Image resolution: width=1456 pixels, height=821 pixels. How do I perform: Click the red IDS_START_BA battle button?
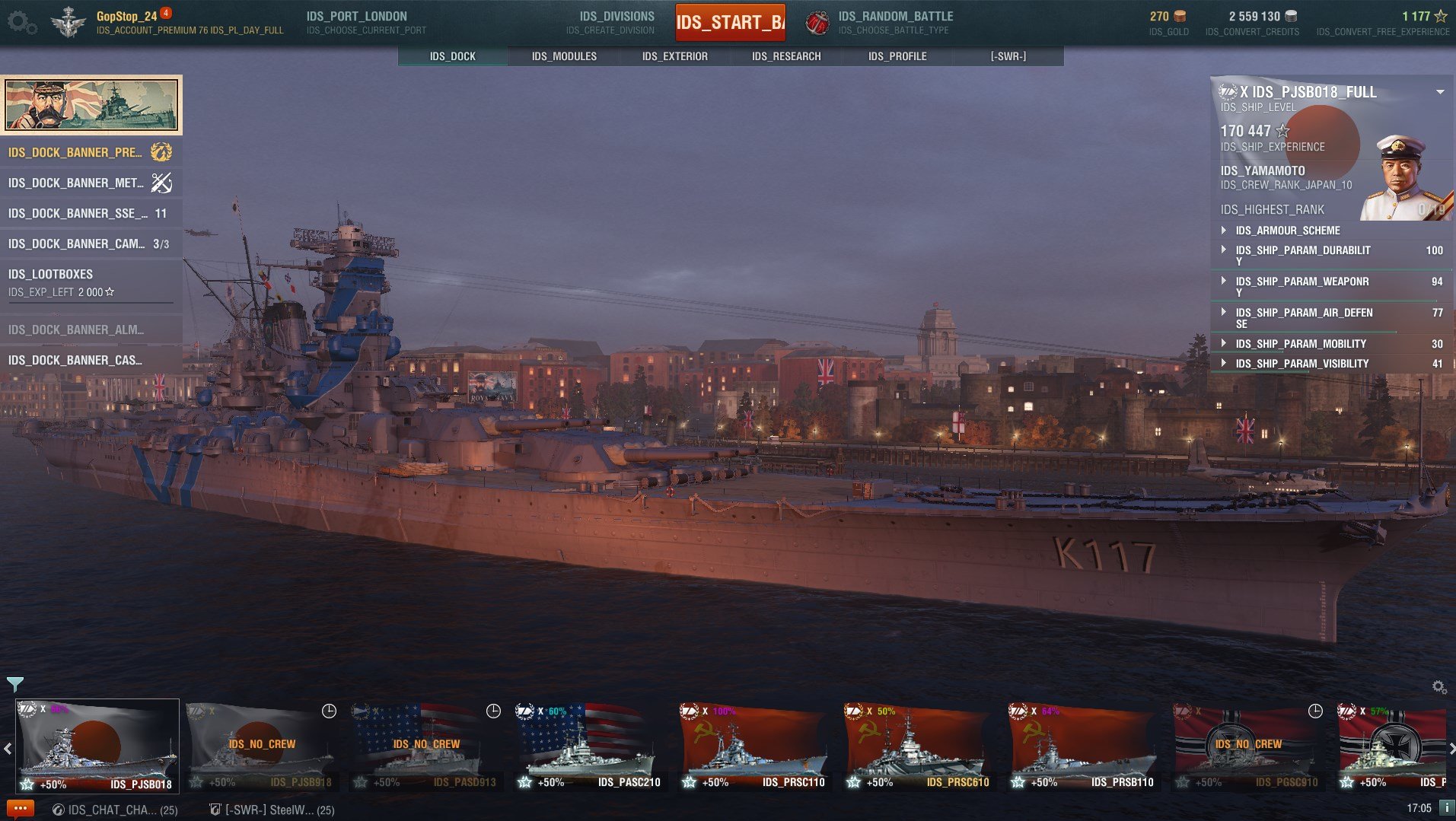(730, 22)
